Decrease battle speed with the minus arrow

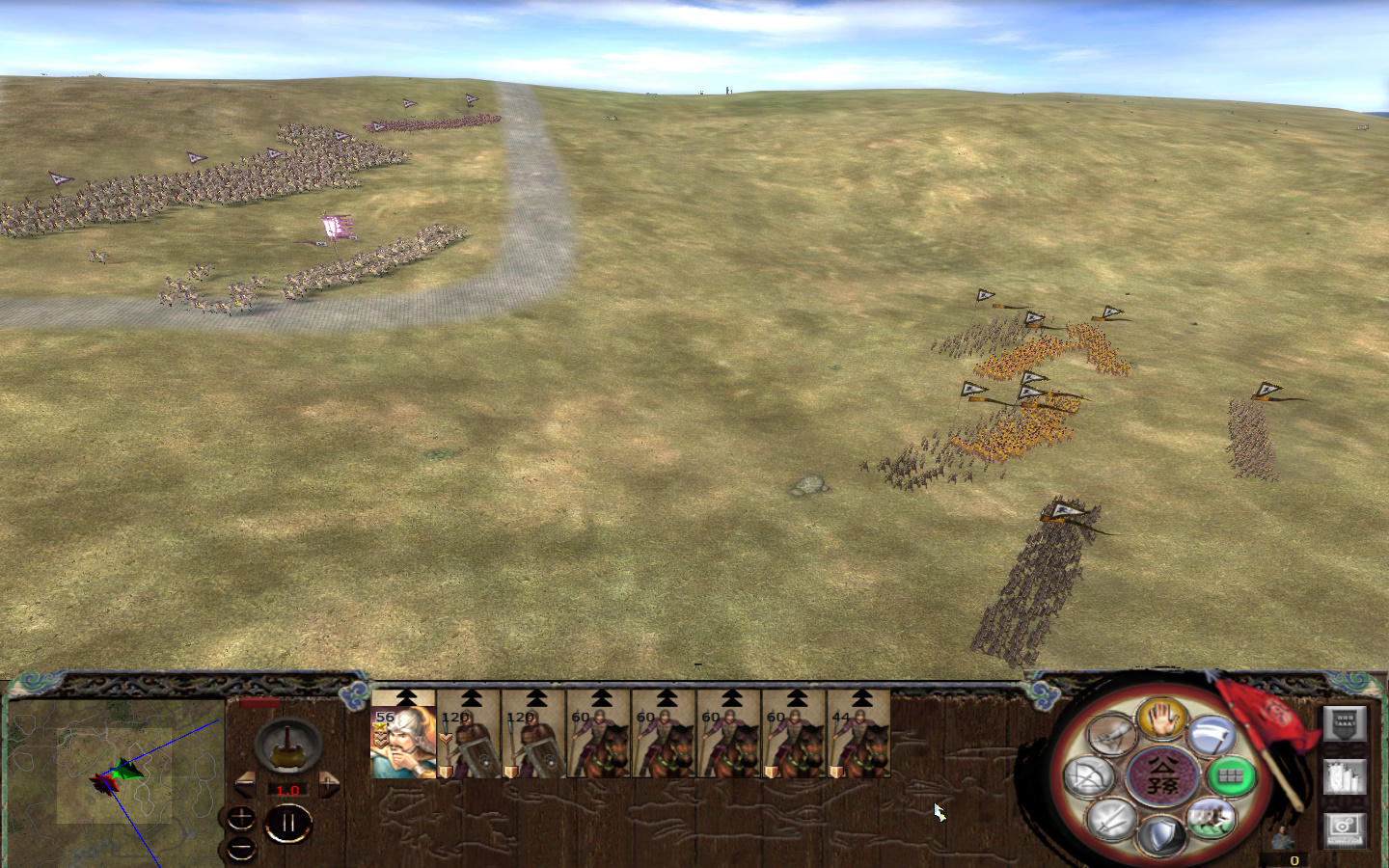(244, 784)
